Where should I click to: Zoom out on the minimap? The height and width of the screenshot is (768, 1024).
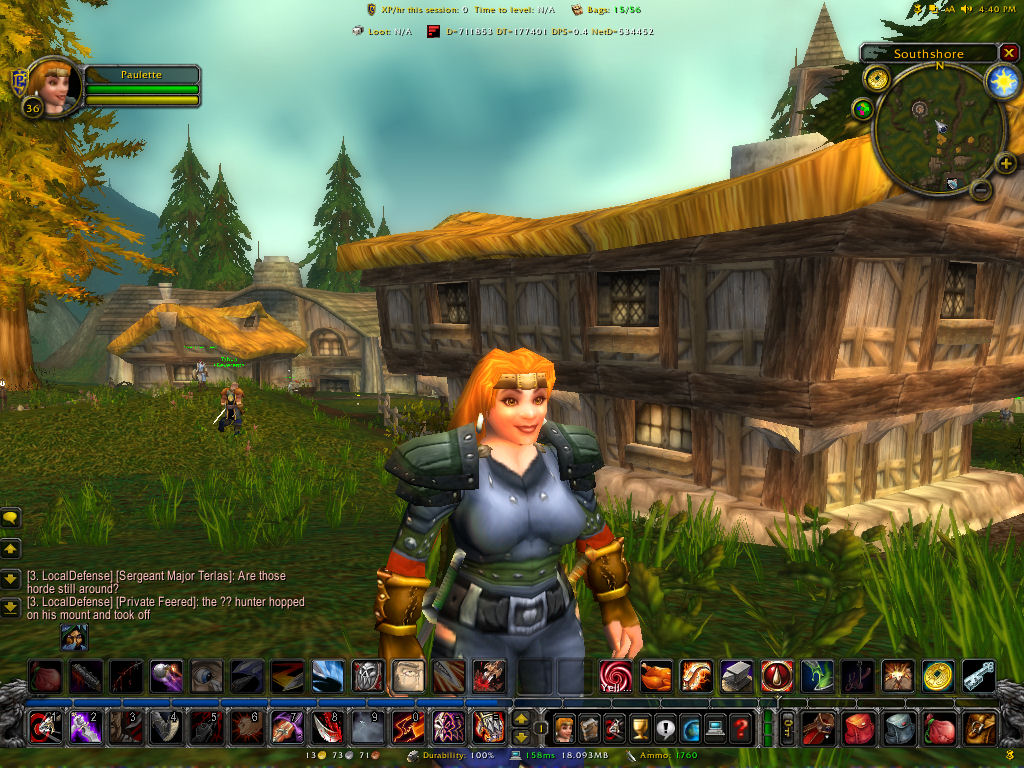coord(982,189)
